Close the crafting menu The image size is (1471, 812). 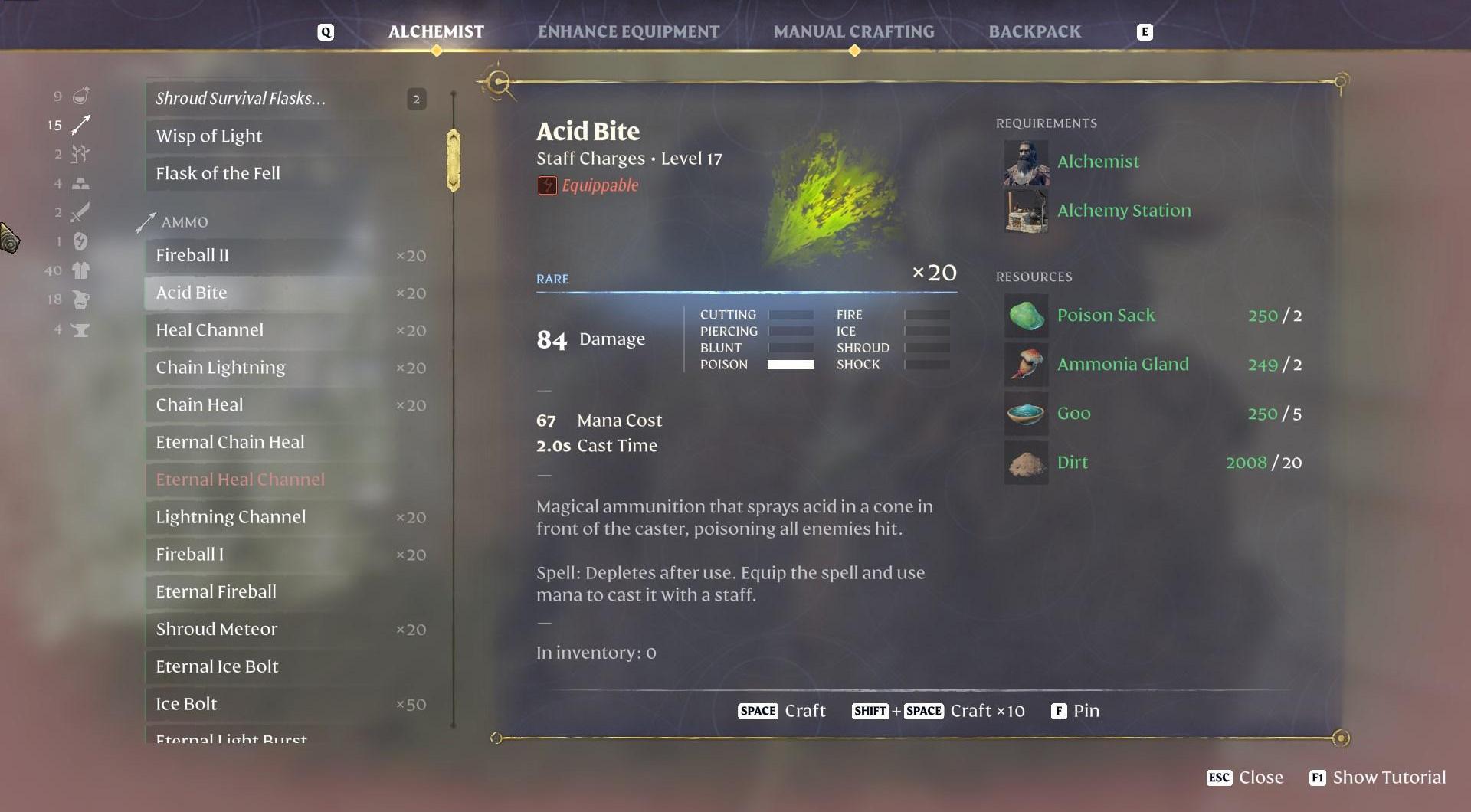(x=1245, y=778)
